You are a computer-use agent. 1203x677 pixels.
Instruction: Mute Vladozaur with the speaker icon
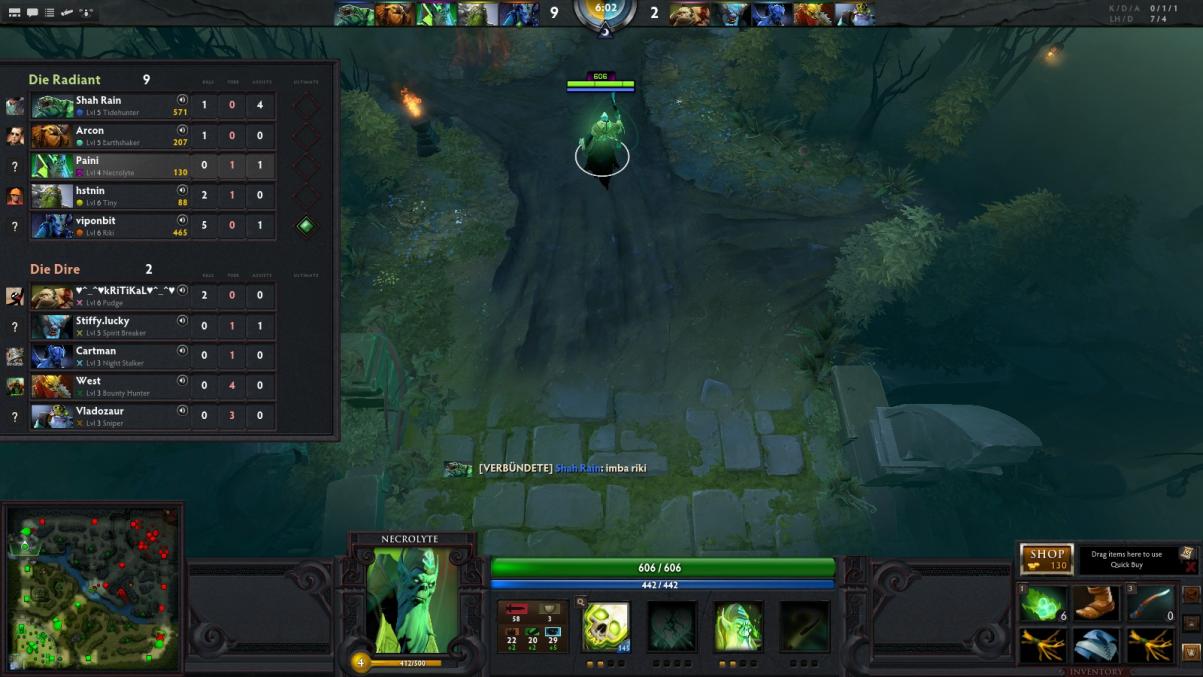(182, 410)
